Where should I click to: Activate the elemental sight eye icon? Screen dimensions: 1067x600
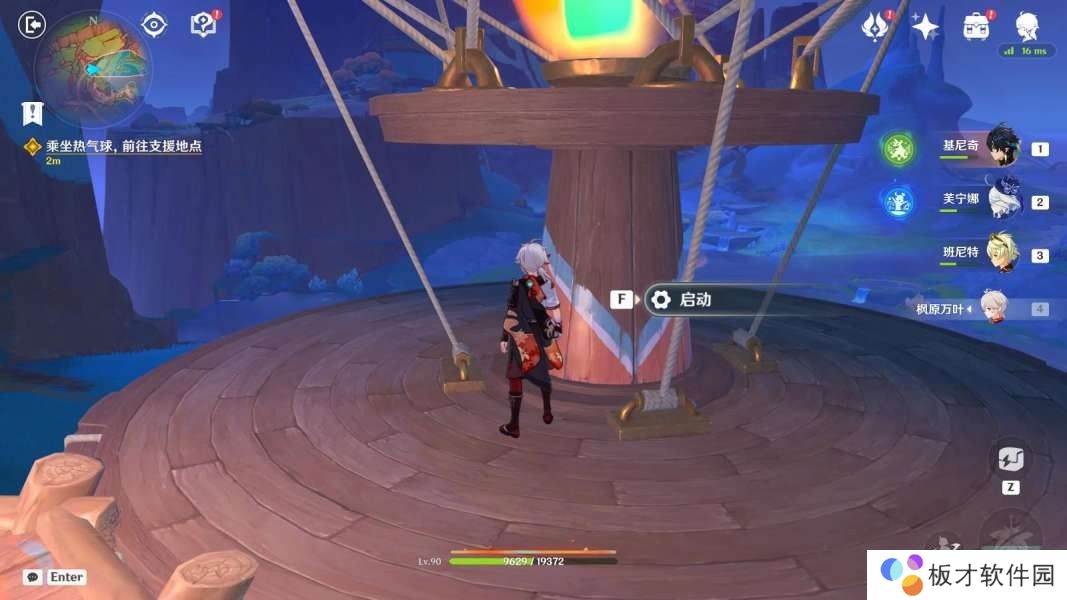[154, 25]
